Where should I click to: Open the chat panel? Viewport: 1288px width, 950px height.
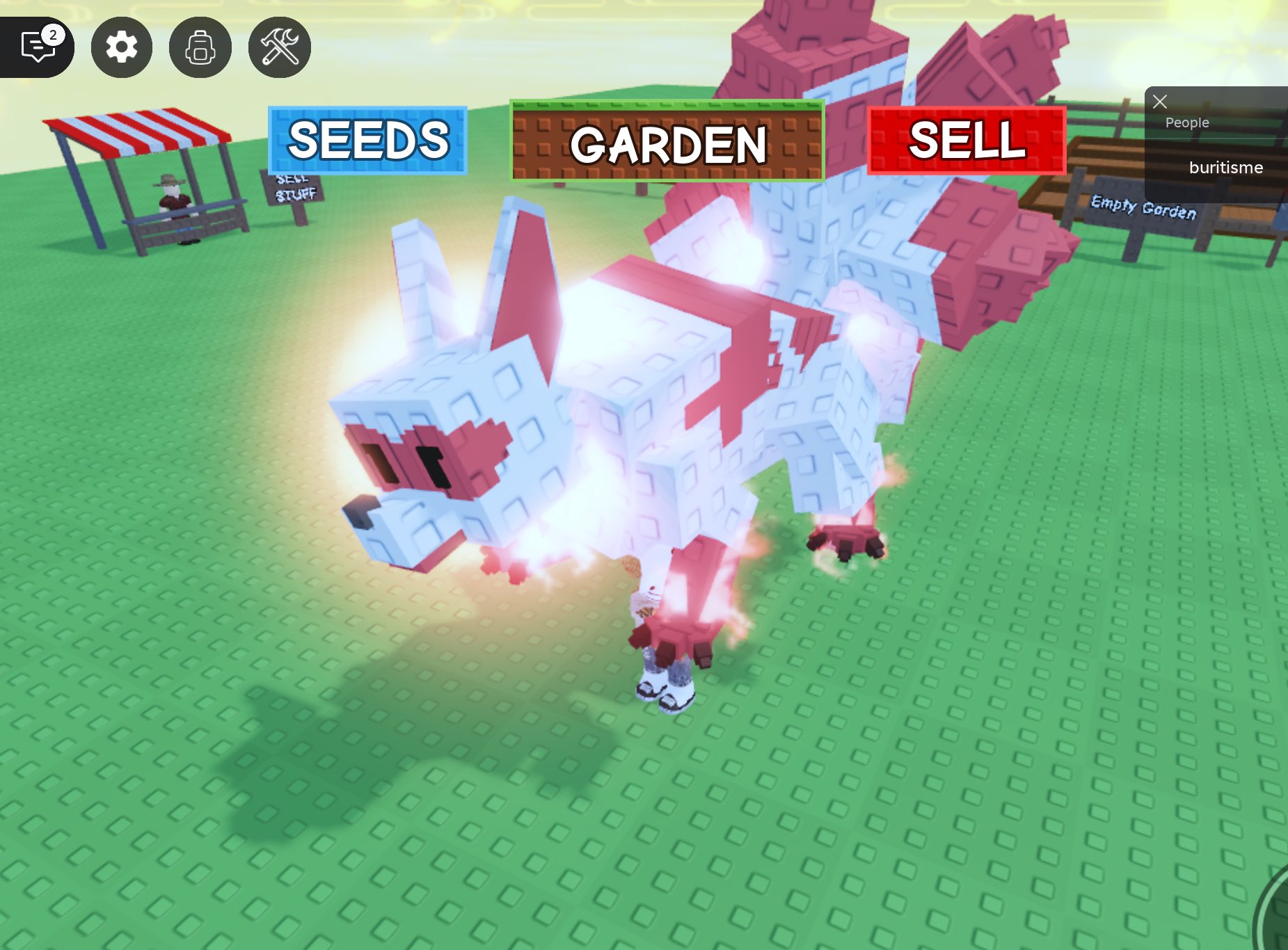pos(38,47)
